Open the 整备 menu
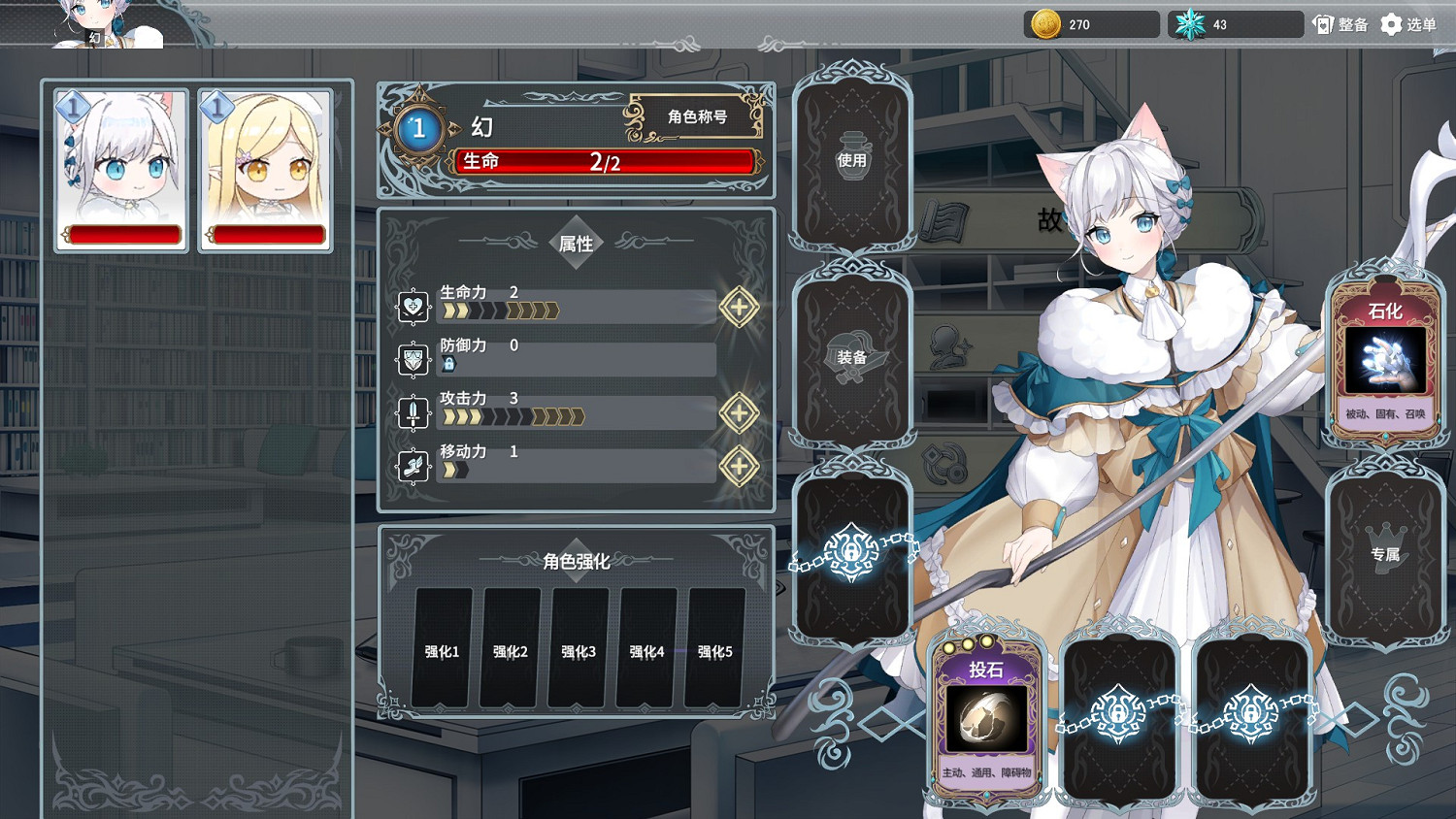The width and height of the screenshot is (1456, 819). point(1338,23)
